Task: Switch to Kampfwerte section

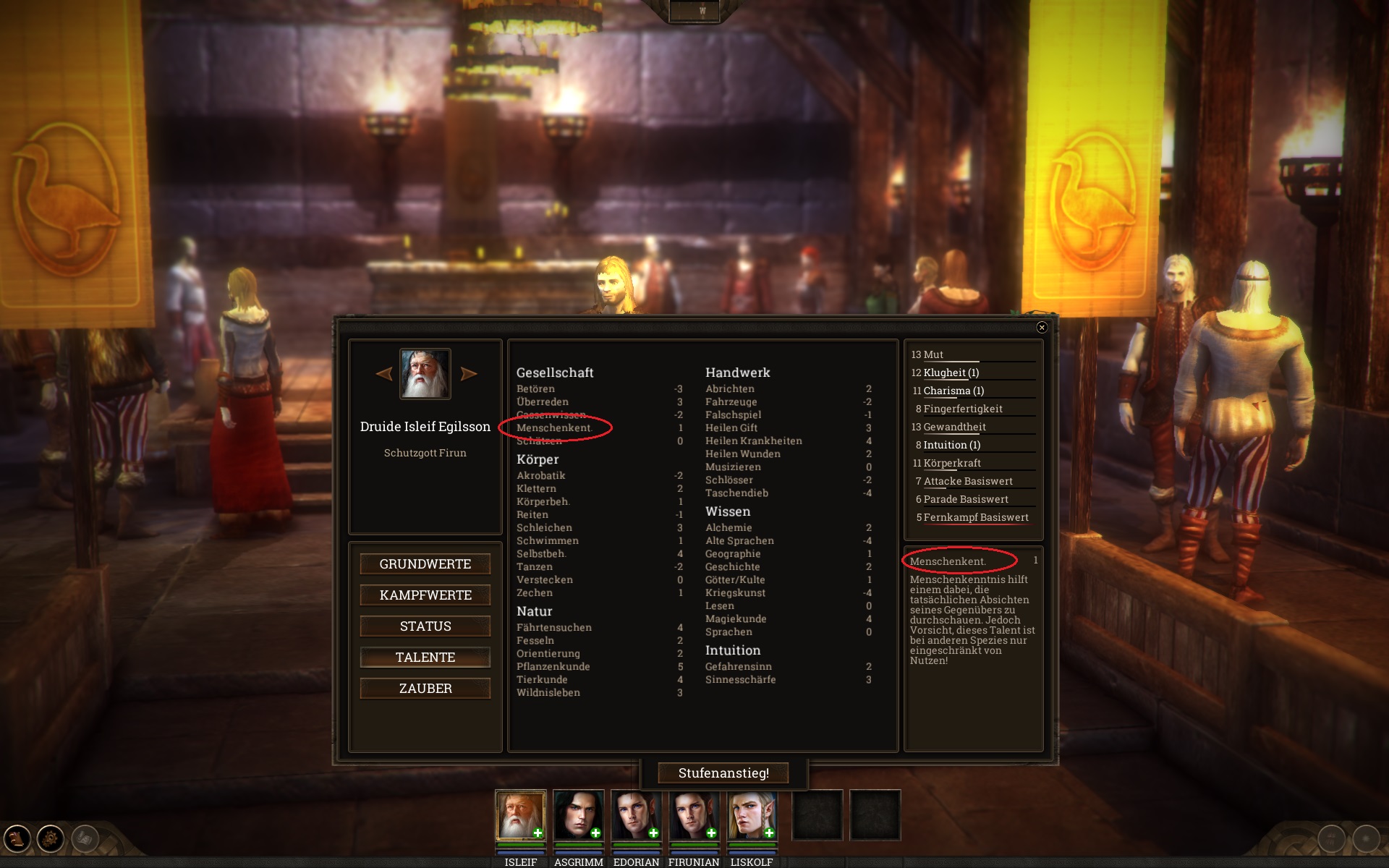Action: pyautogui.click(x=425, y=595)
